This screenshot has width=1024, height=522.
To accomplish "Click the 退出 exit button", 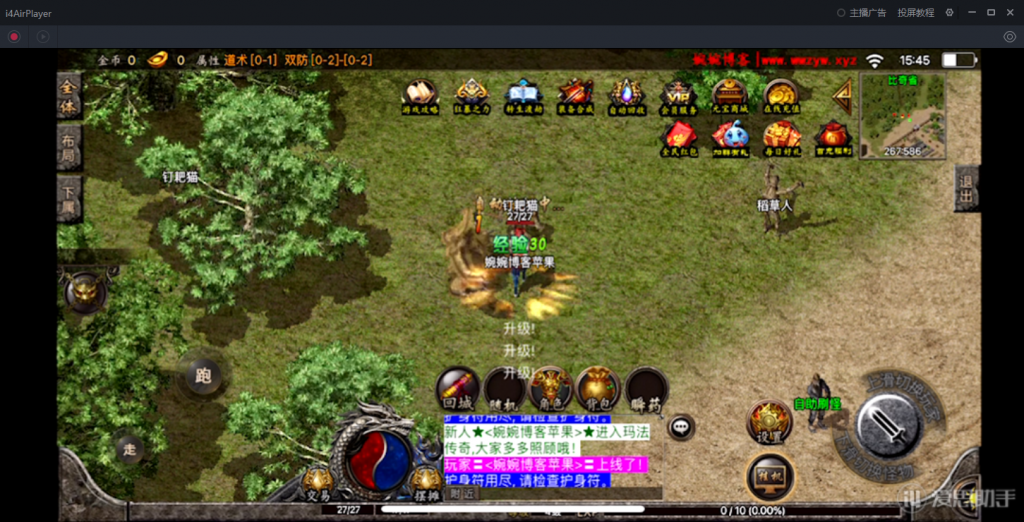I will pyautogui.click(x=965, y=188).
